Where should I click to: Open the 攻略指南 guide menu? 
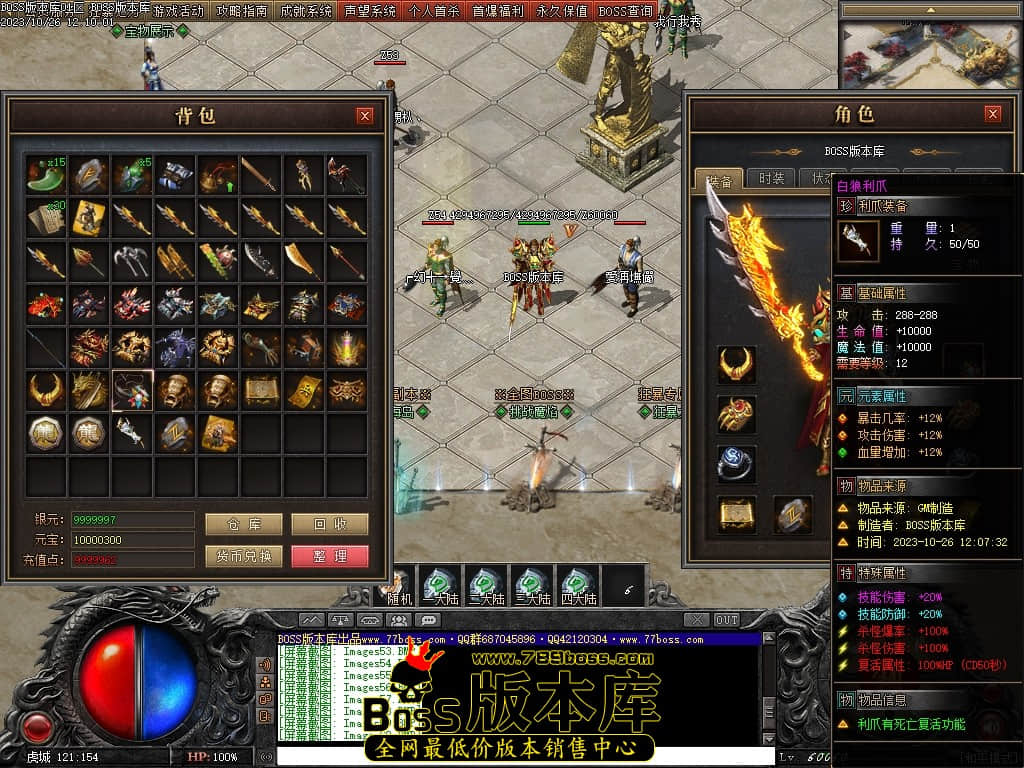click(x=242, y=11)
